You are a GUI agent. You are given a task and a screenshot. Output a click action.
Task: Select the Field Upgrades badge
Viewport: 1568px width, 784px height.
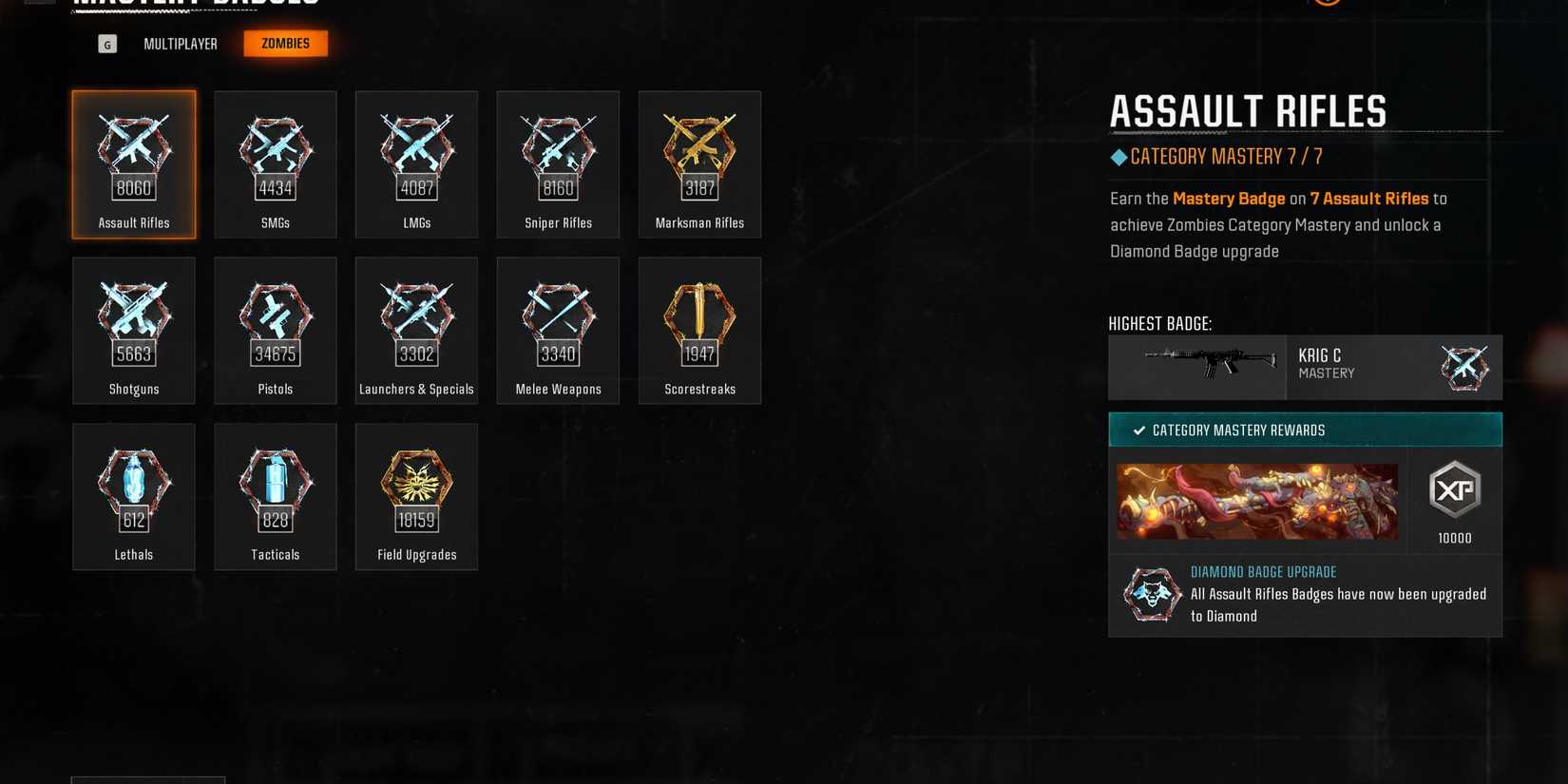(x=416, y=494)
